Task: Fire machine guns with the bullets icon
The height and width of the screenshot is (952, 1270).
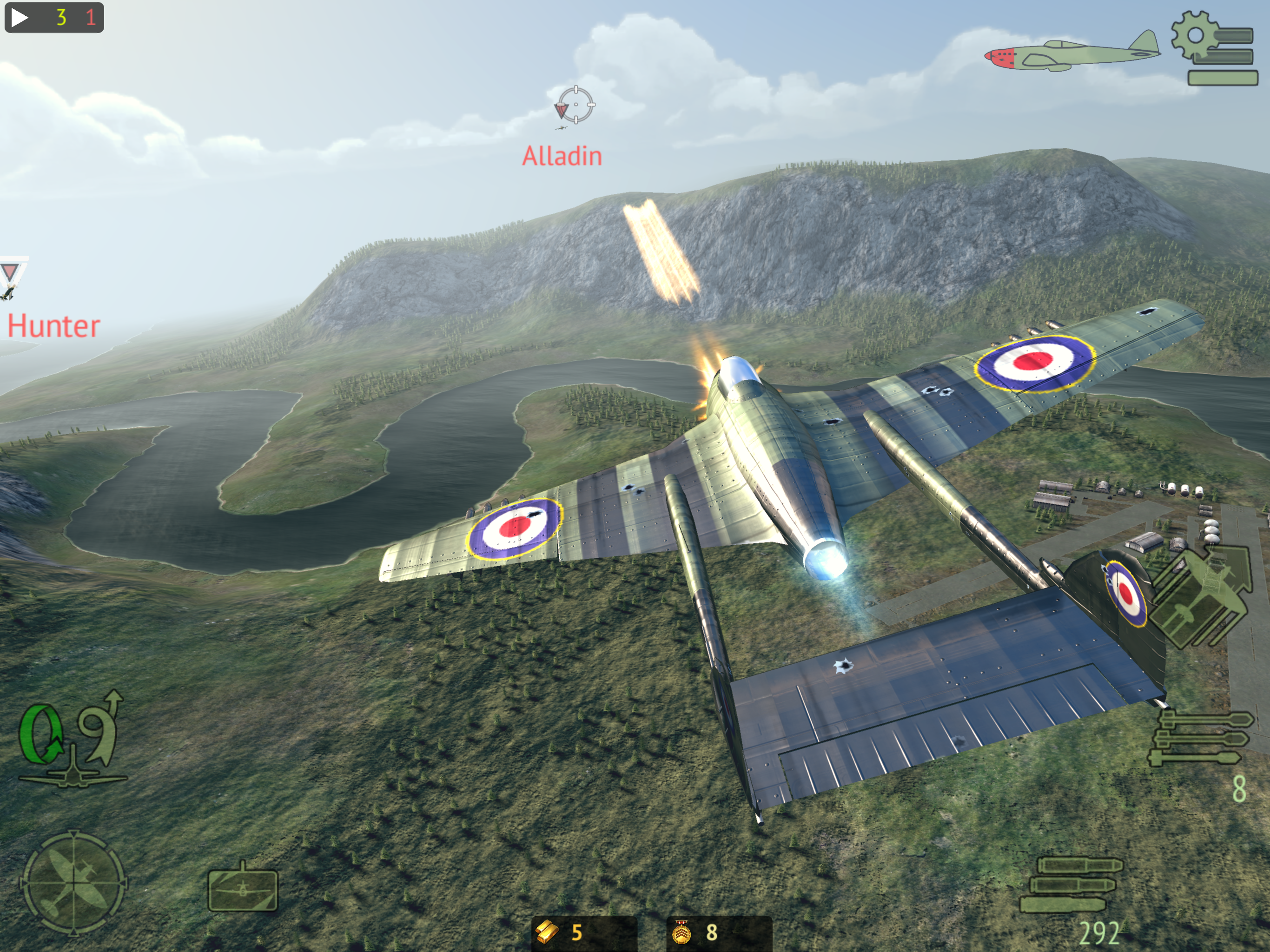Action: 1072,884
